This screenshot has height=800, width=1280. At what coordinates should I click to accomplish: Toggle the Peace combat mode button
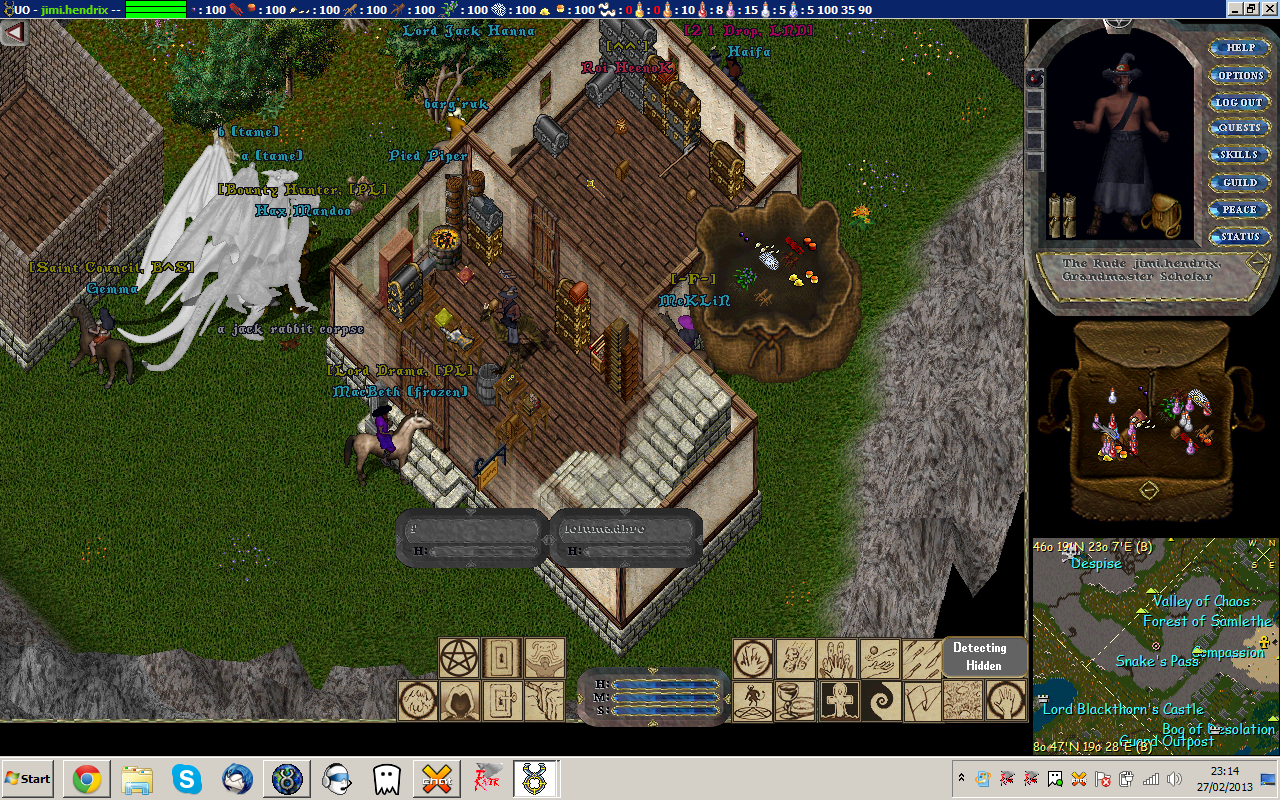pyautogui.click(x=1240, y=209)
